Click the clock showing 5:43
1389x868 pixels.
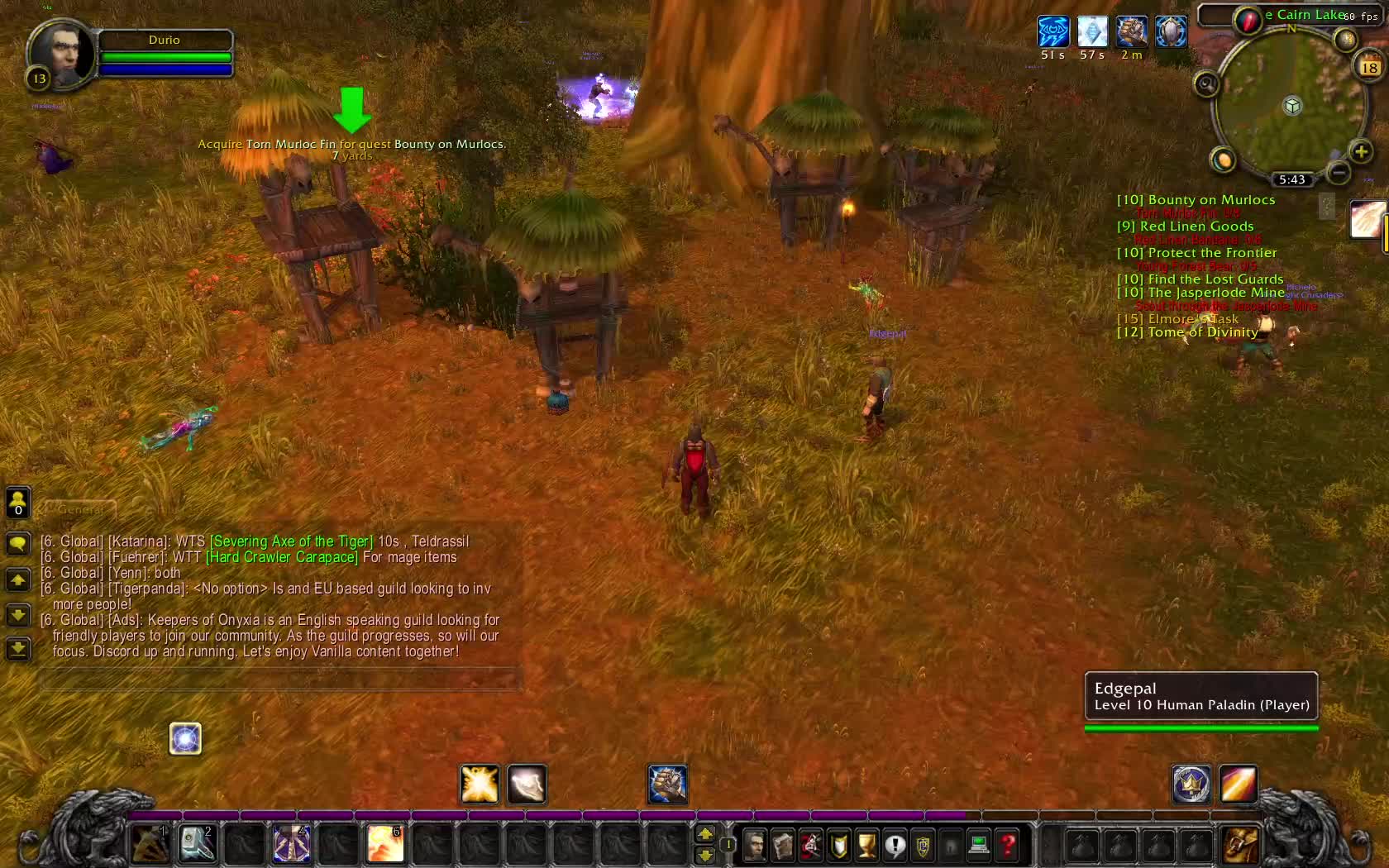coord(1291,179)
